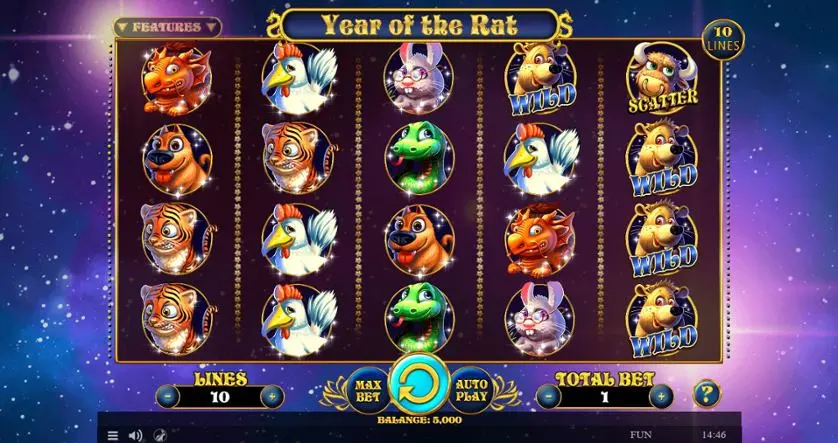Toggle the sound speaker icon
This screenshot has height=443, width=838.
click(135, 435)
